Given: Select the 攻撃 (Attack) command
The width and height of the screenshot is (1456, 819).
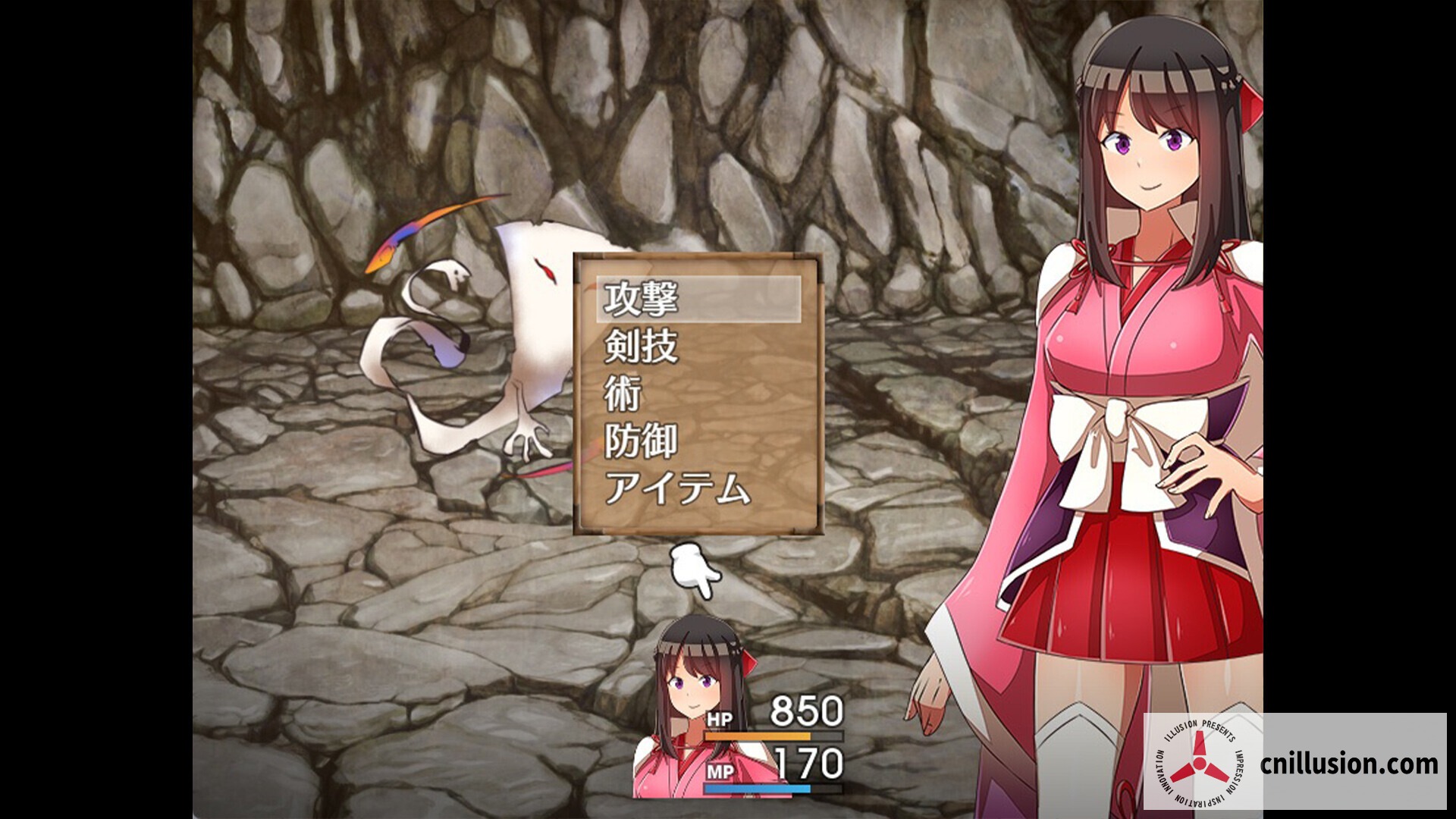Looking at the screenshot, I should click(x=643, y=301).
